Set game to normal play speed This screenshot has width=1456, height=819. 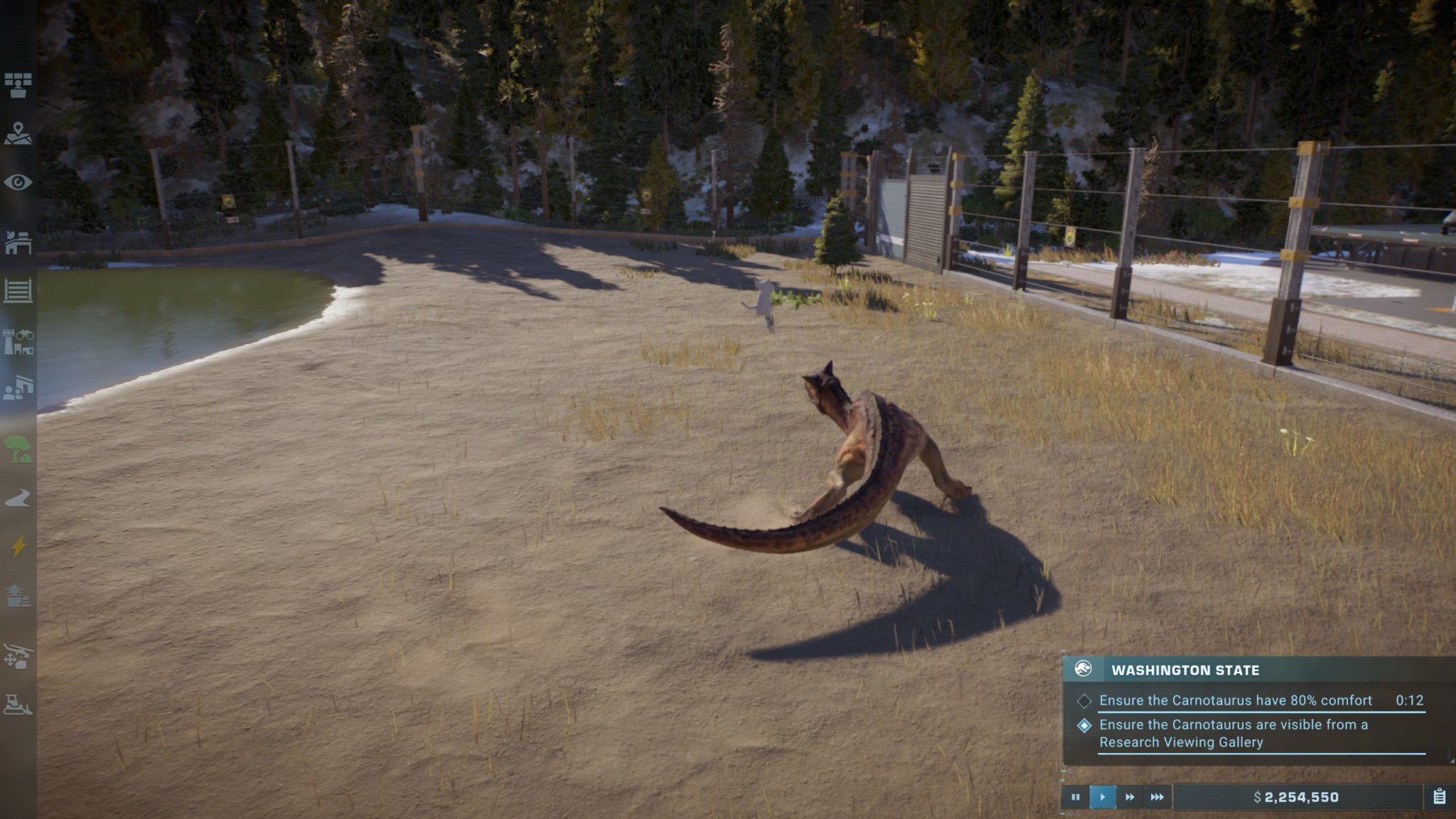pos(1102,797)
